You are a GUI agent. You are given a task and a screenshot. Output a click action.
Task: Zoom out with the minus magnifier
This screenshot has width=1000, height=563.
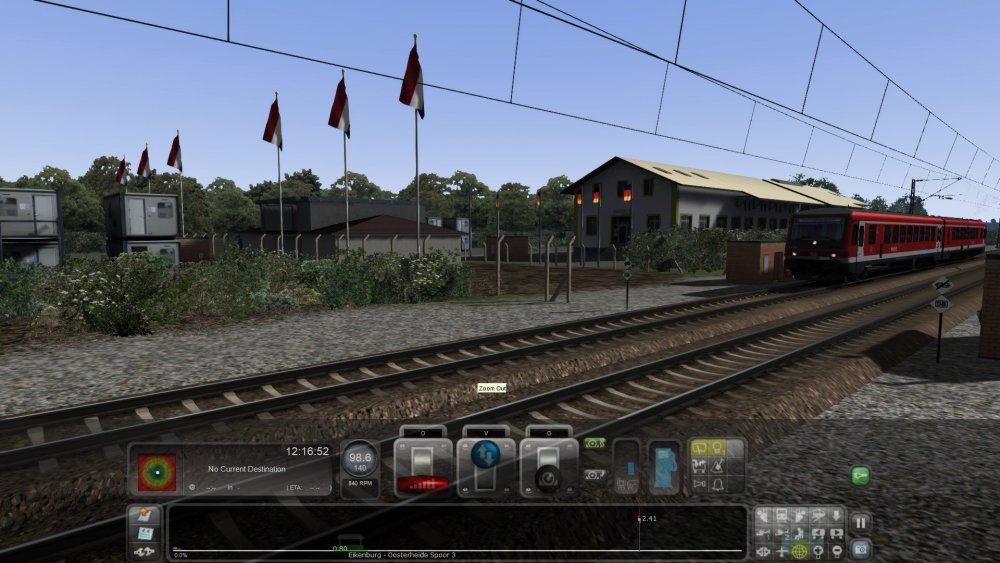836,550
